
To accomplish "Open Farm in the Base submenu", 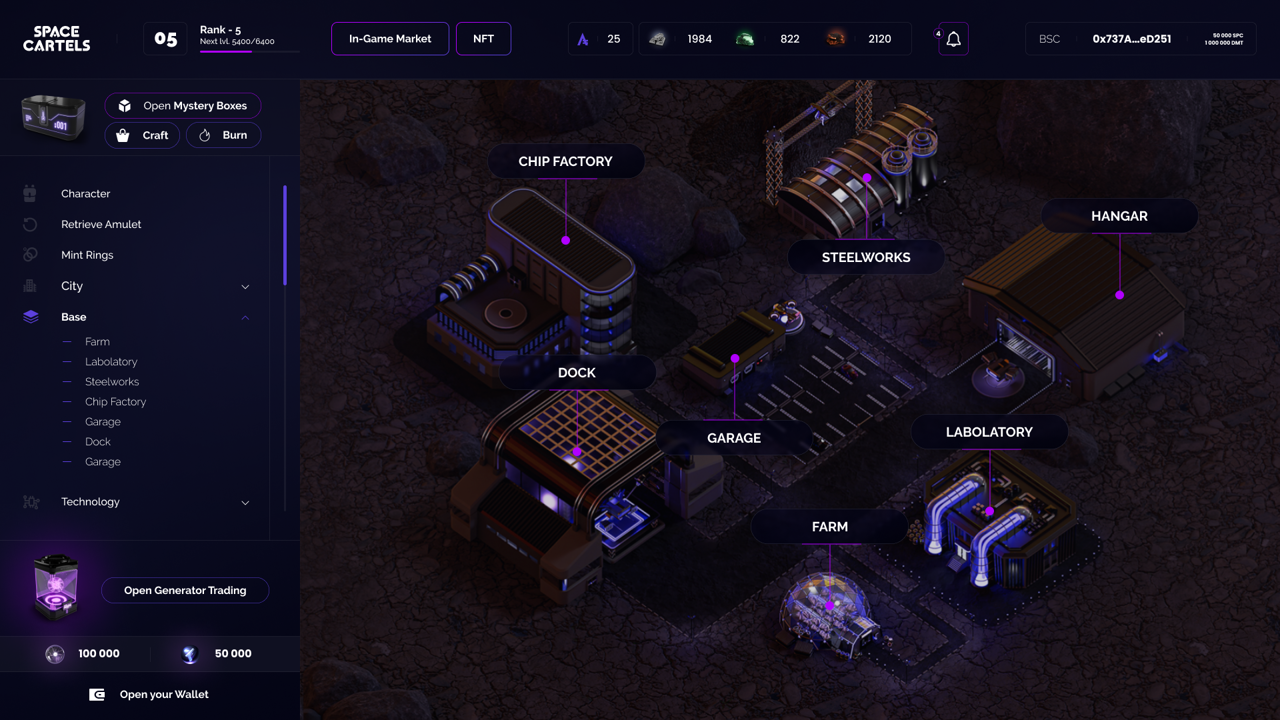I will [97, 342].
